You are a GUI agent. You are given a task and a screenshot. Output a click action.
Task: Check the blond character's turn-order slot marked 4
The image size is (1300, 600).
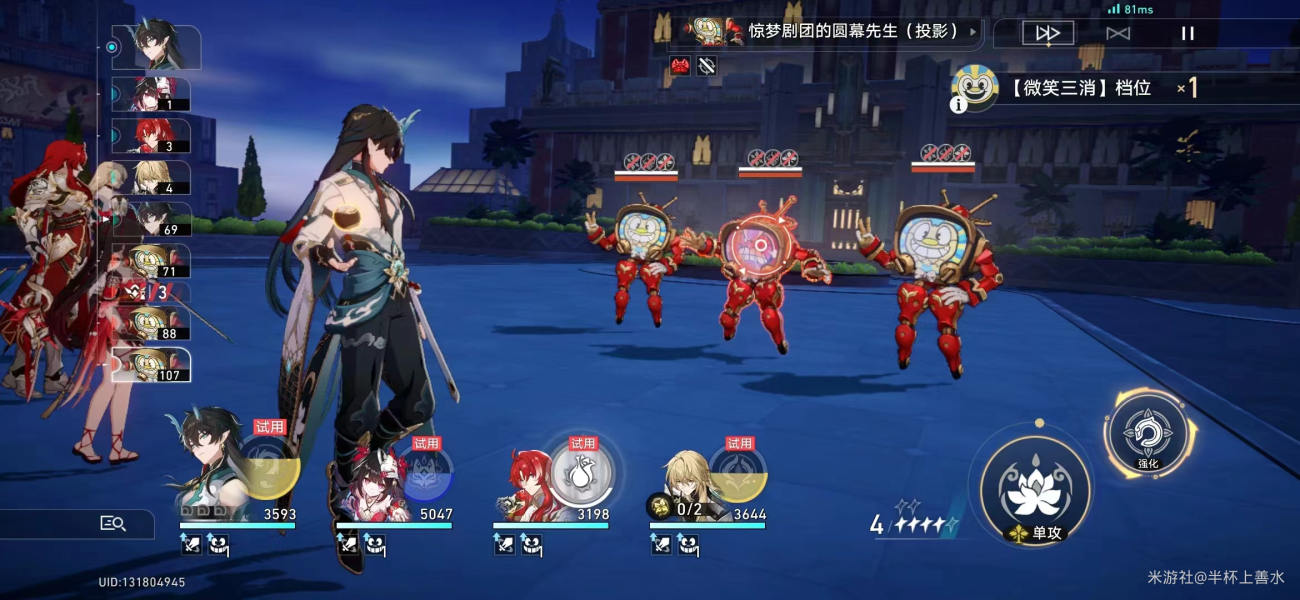coord(151,177)
